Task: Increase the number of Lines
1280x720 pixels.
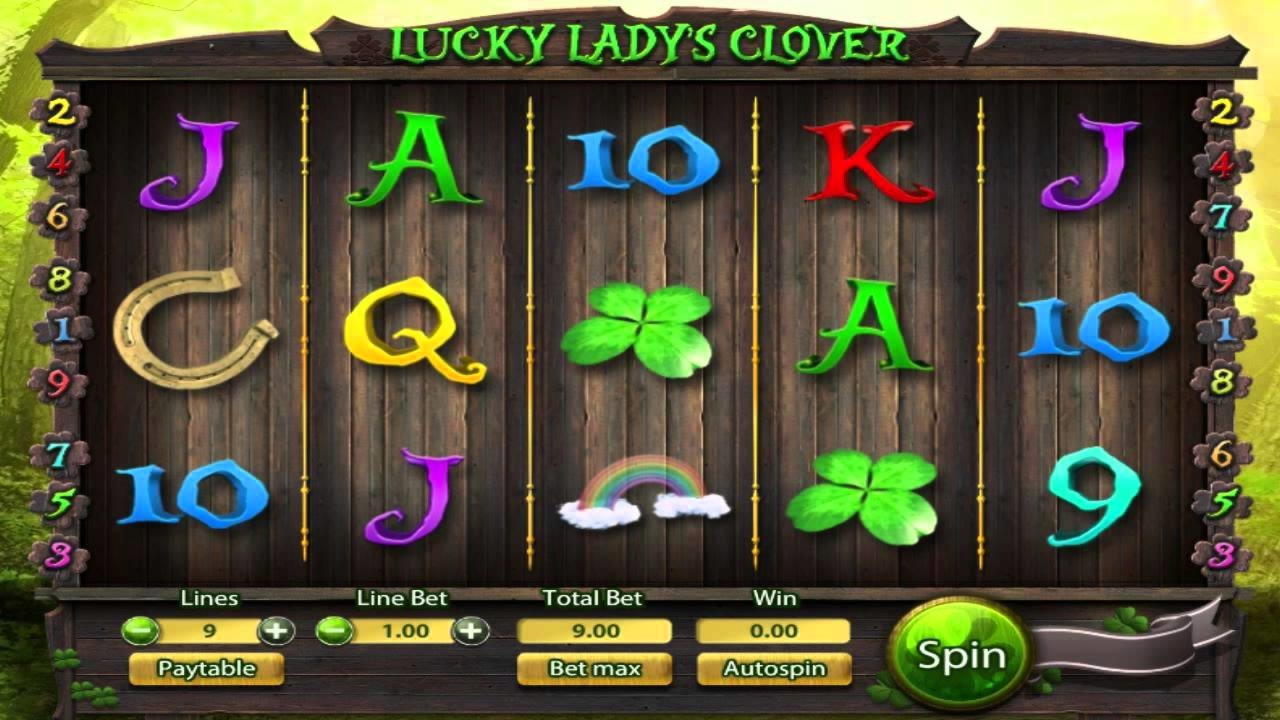Action: (x=276, y=630)
